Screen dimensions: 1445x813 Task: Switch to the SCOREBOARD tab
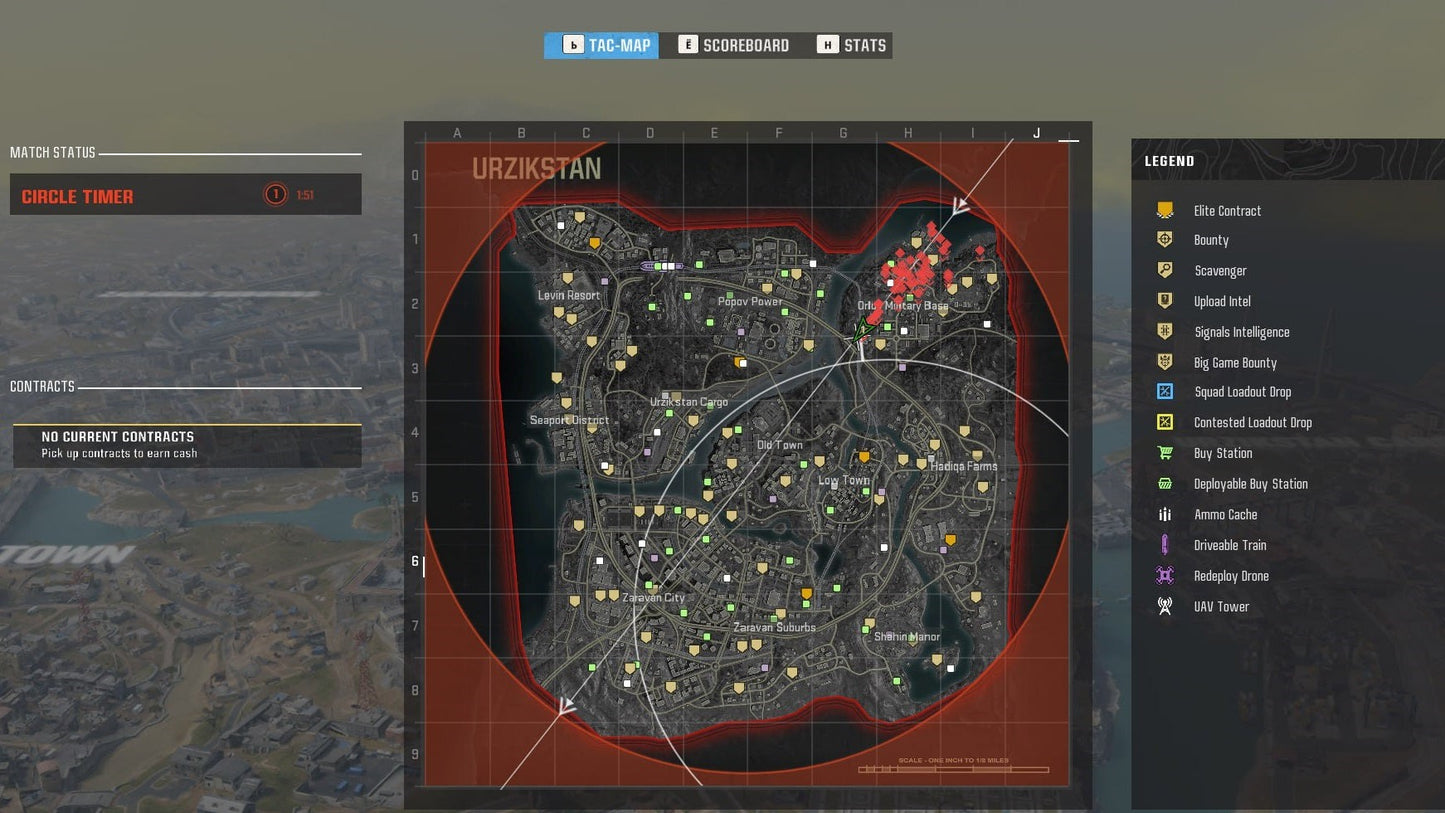(x=735, y=44)
